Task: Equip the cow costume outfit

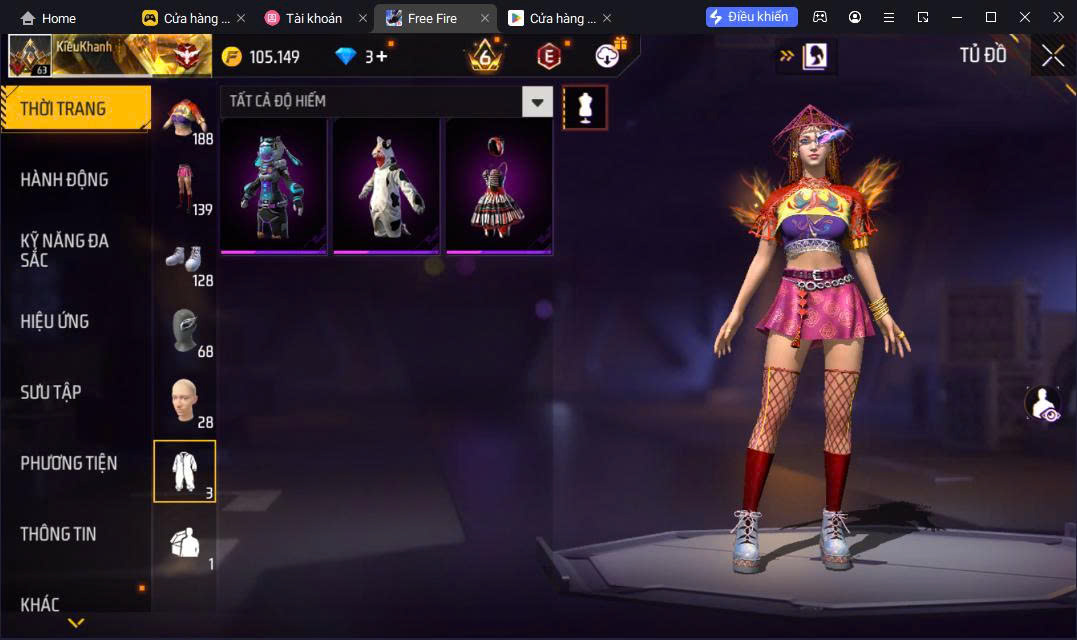Action: point(386,186)
